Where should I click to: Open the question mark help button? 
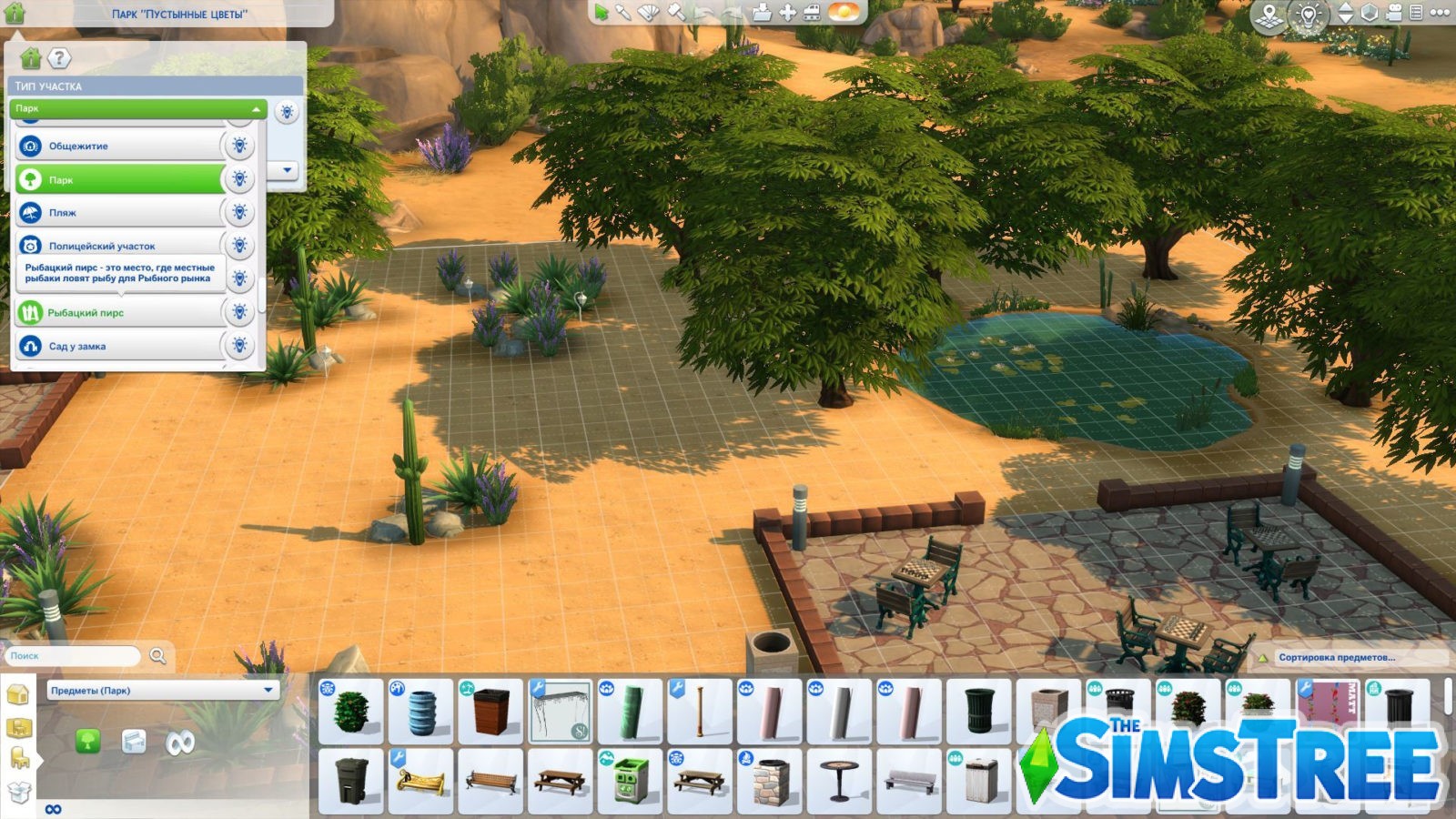pos(59,59)
